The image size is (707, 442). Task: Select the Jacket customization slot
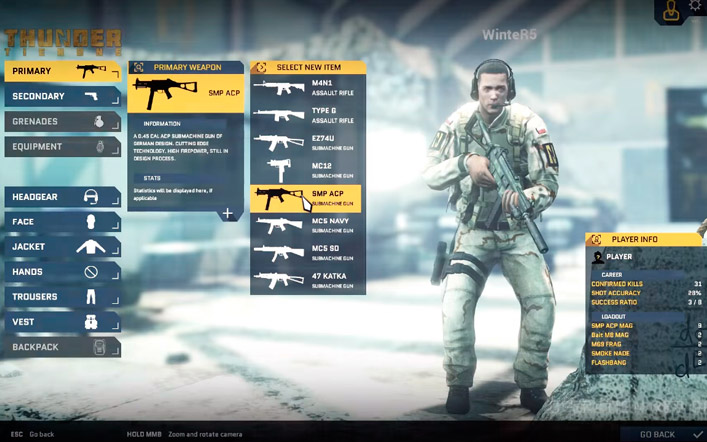click(62, 247)
